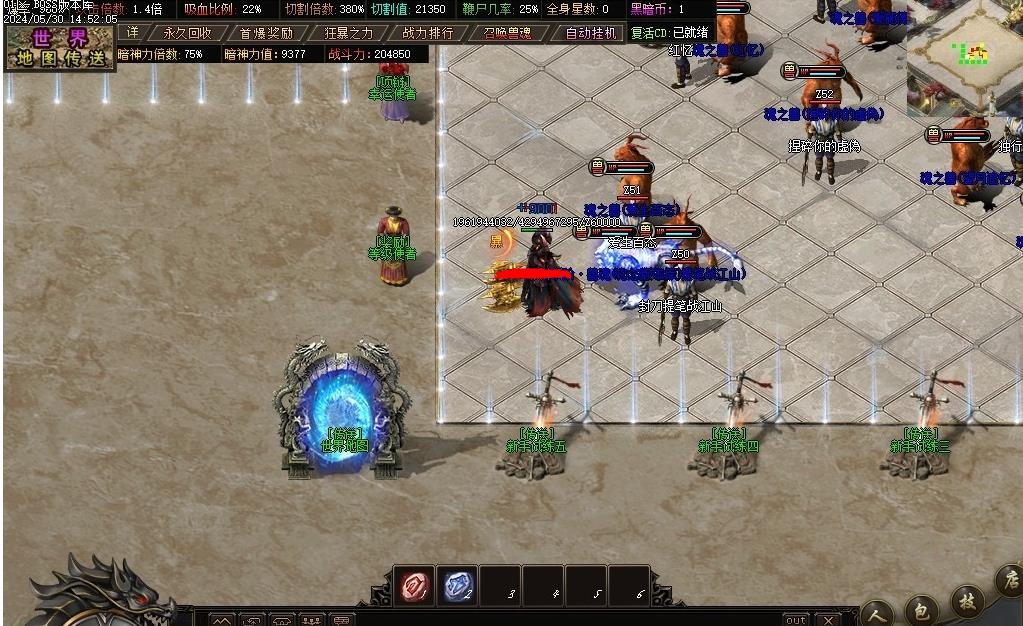Open the 详 details button
This screenshot has width=1023, height=626.
click(133, 32)
